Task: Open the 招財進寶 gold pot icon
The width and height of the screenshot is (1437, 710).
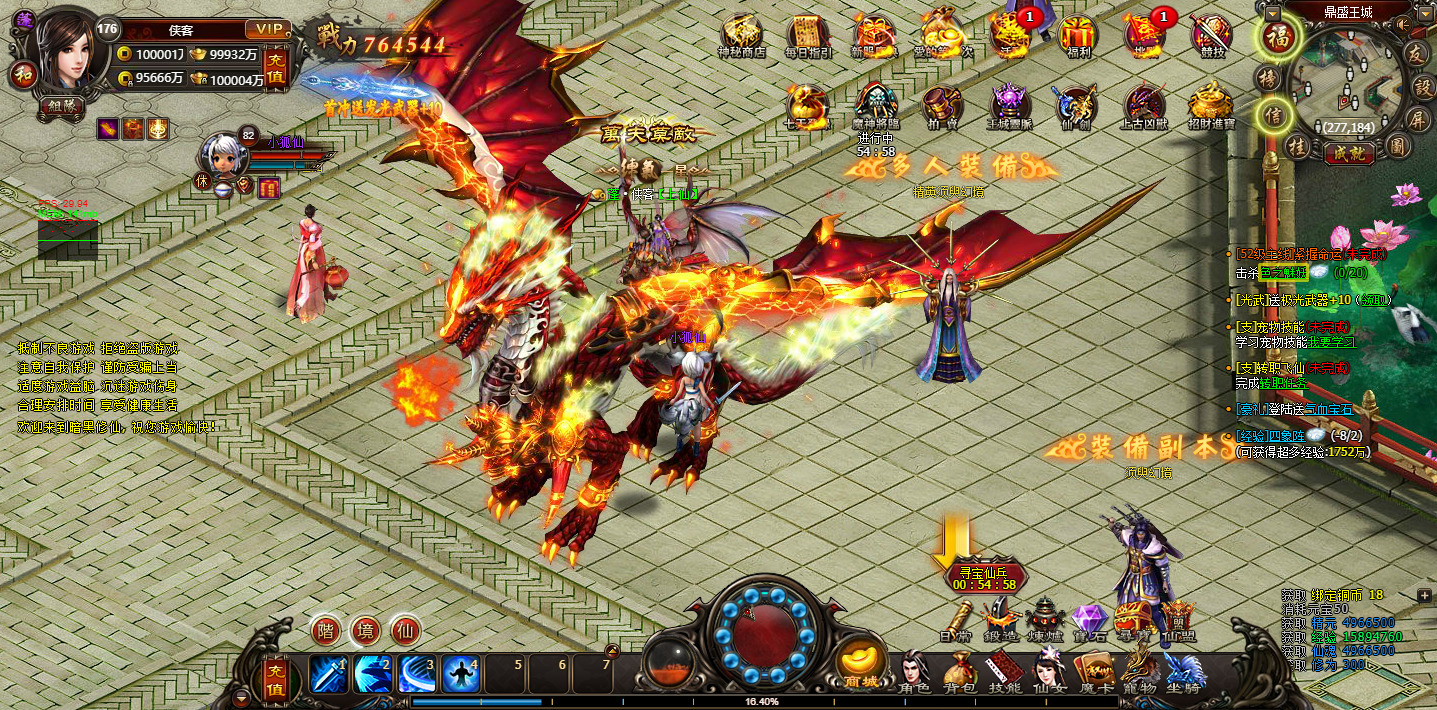Action: [1211, 105]
